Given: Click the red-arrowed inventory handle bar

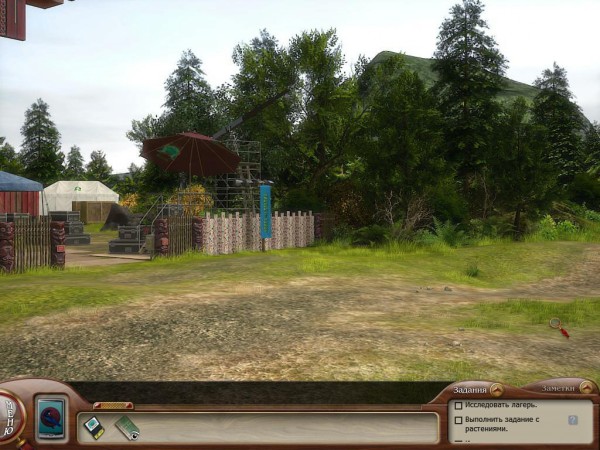Looking at the screenshot, I should tap(113, 405).
